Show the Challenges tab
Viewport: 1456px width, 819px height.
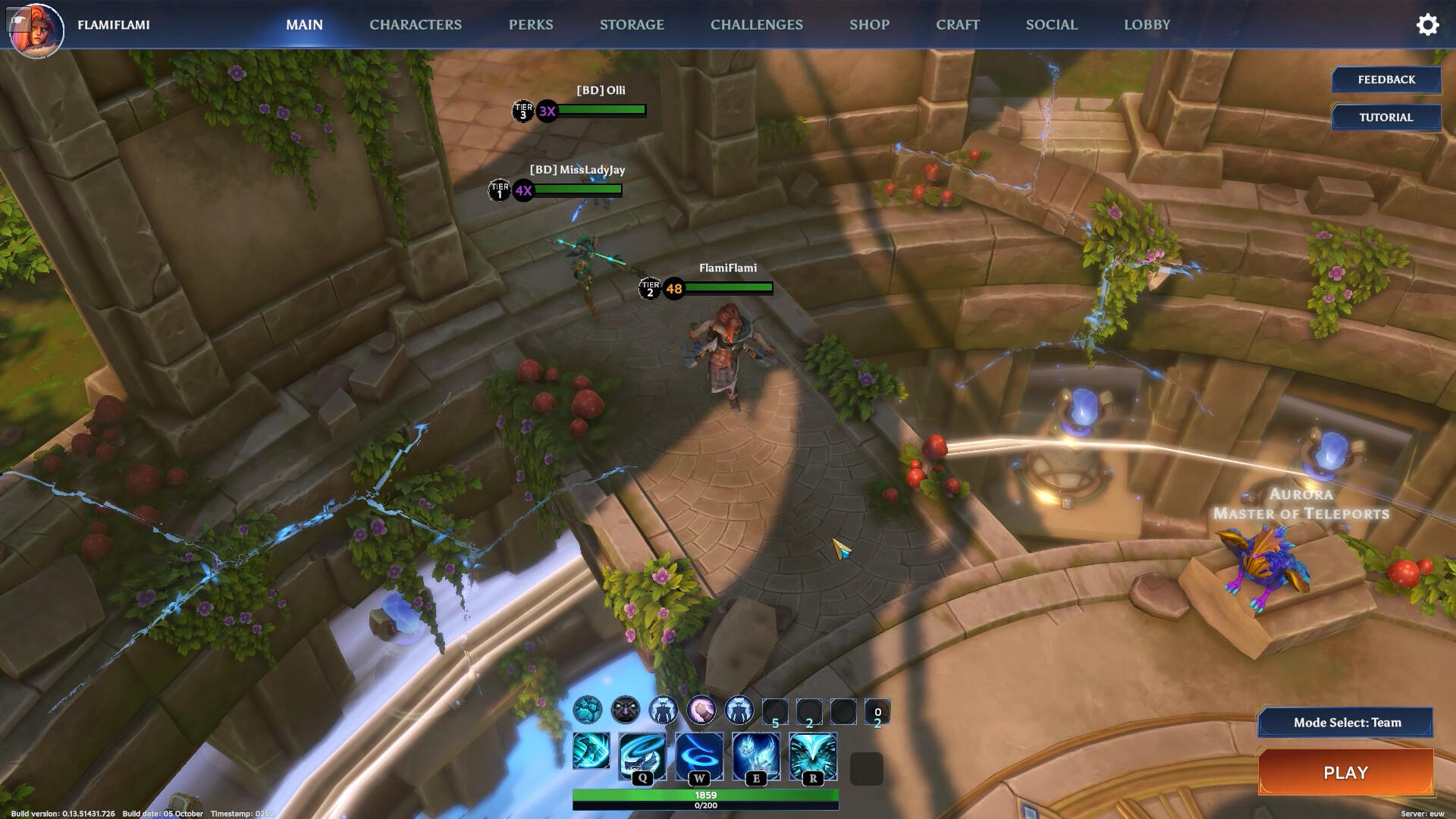click(x=756, y=24)
